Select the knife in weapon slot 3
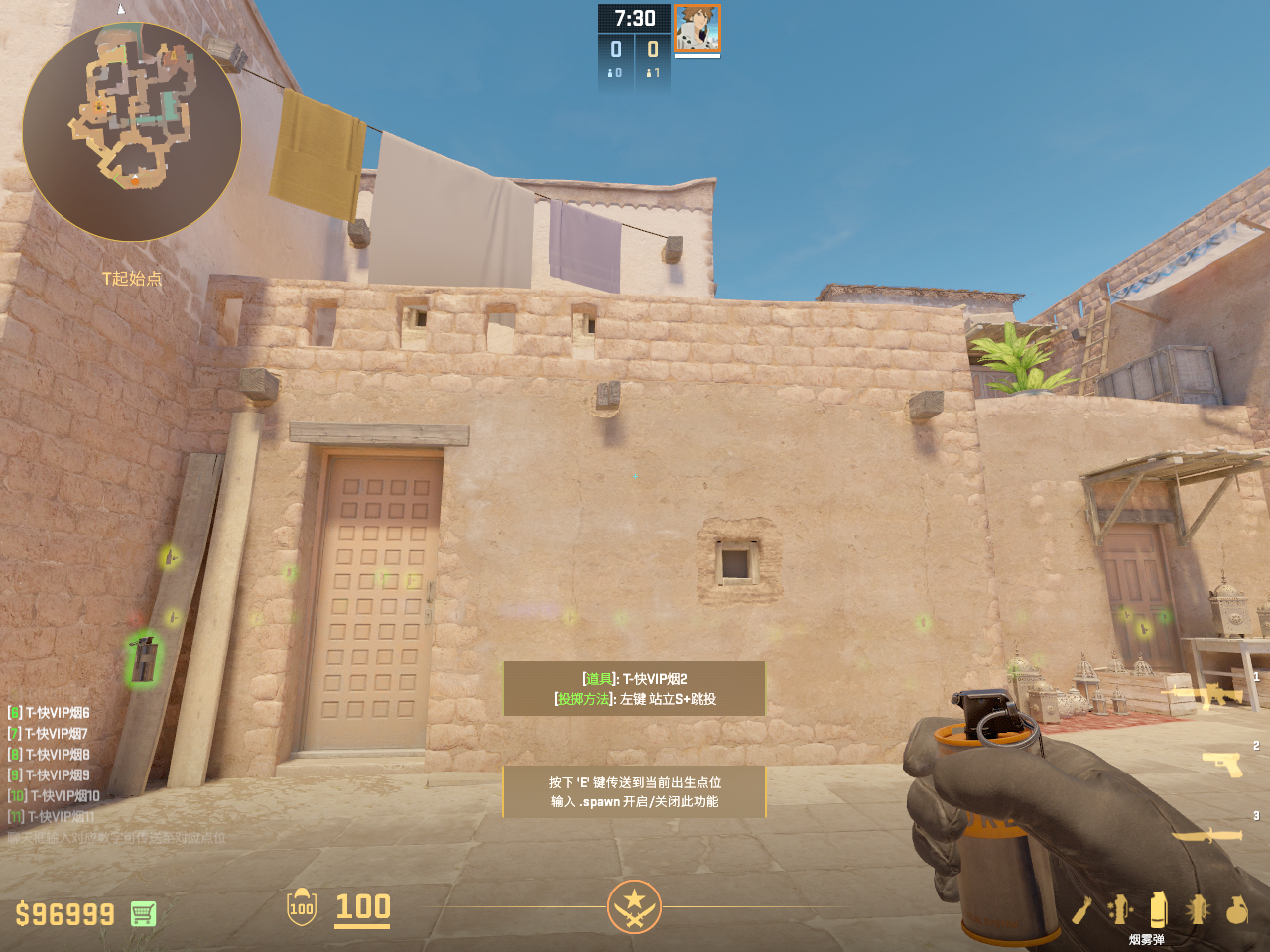The image size is (1270, 952). click(x=1207, y=835)
